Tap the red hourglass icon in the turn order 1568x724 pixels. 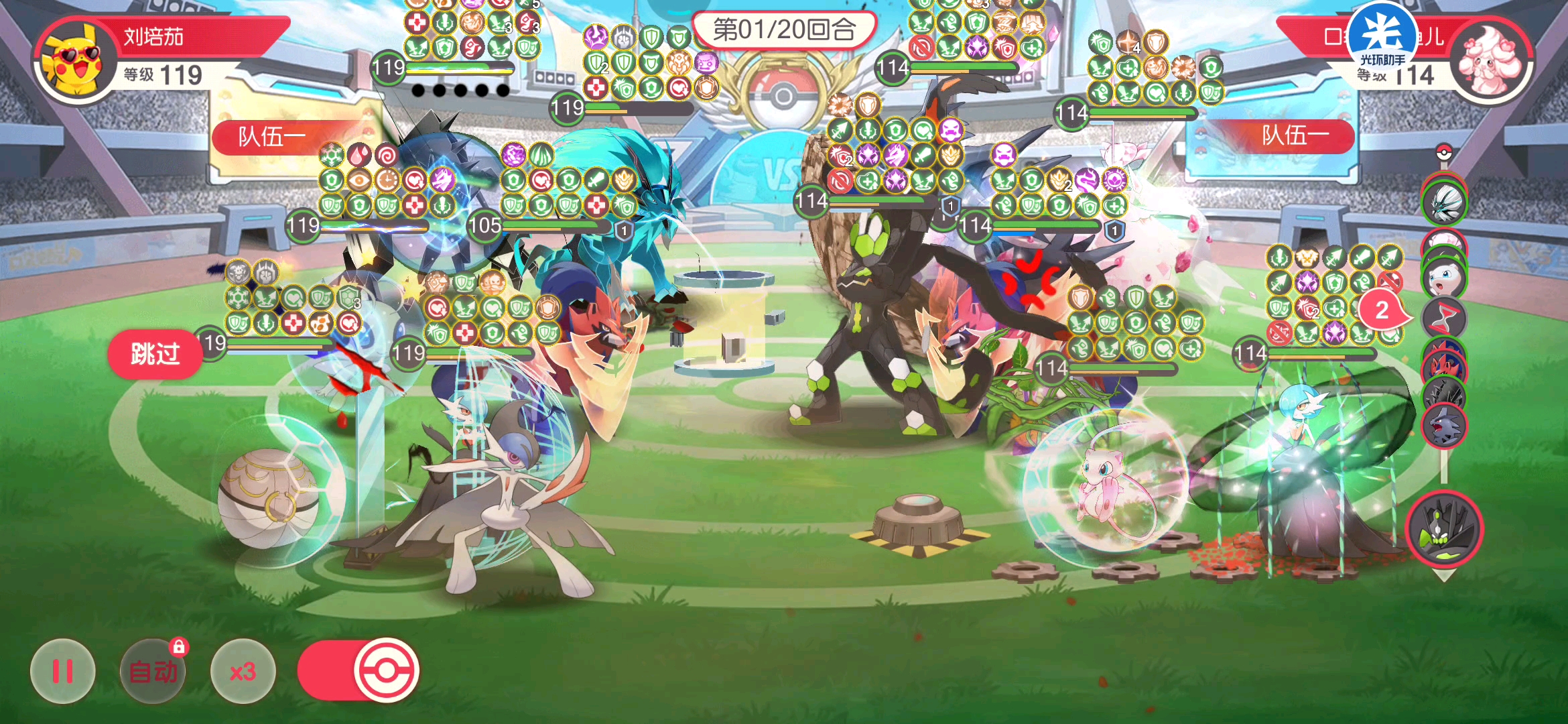[x=1446, y=314]
